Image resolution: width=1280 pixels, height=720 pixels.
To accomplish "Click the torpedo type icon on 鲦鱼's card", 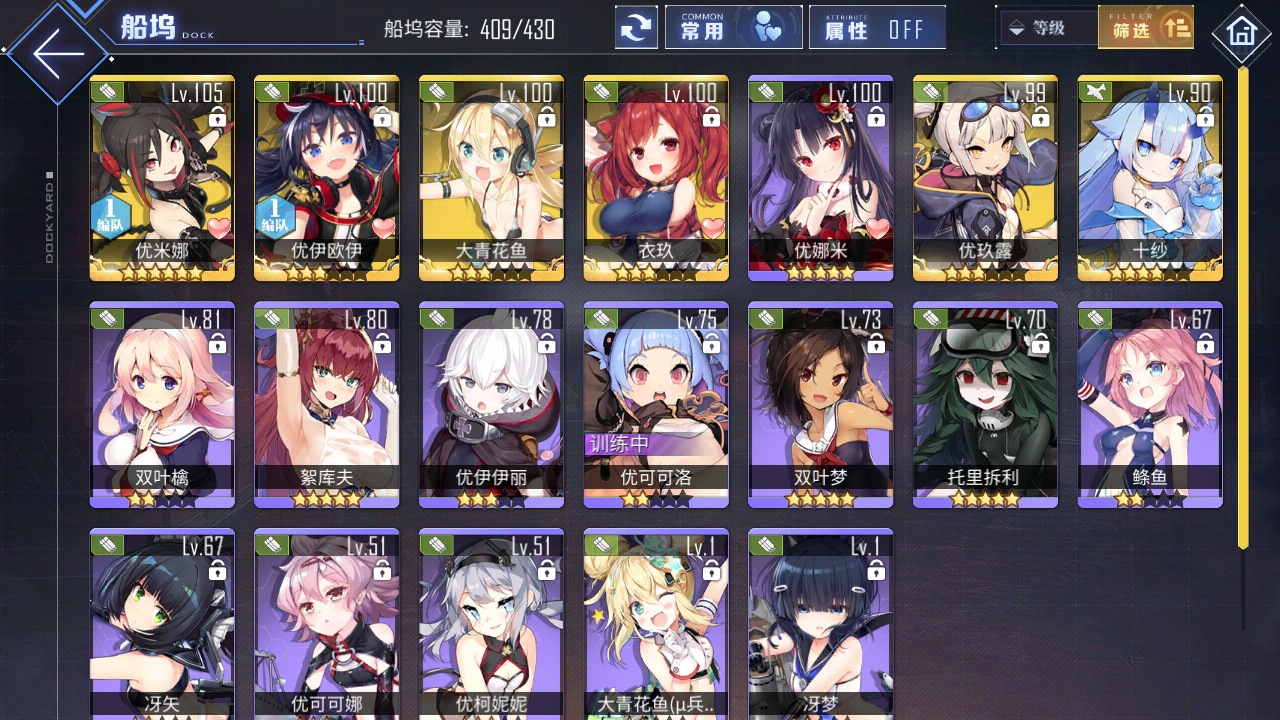I will click(x=1096, y=318).
